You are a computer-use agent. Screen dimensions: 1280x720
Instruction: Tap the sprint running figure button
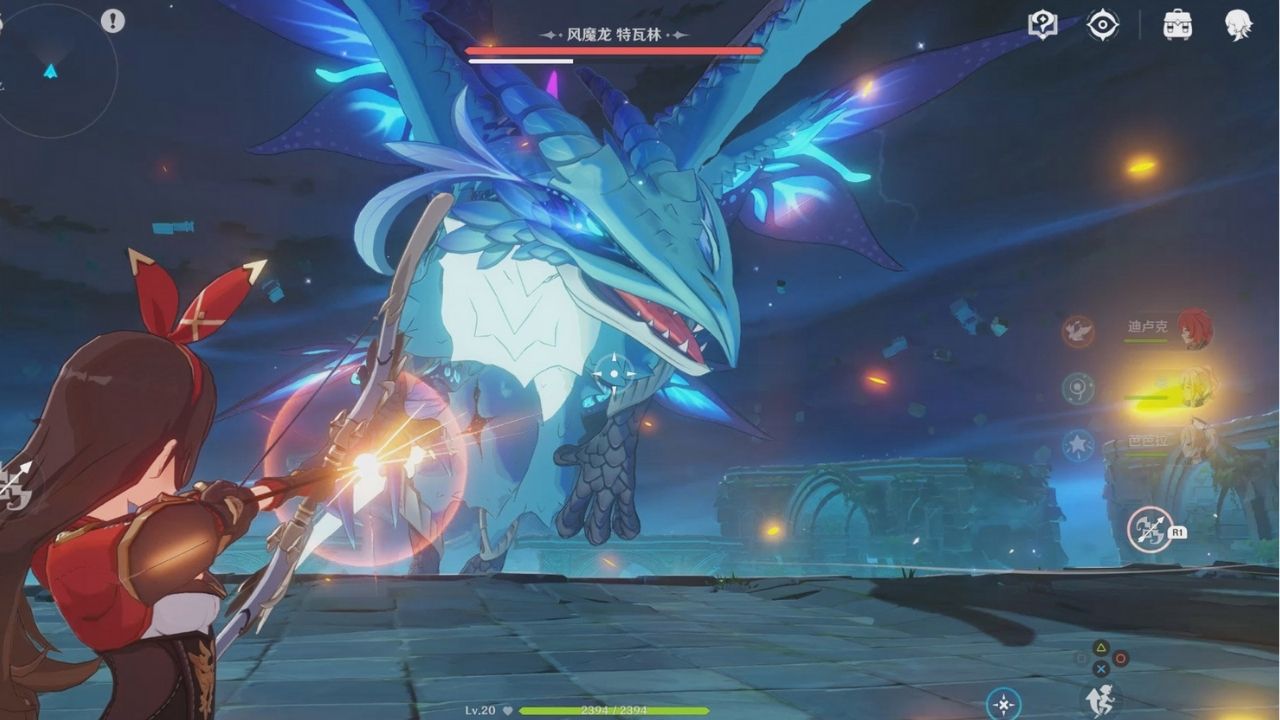pos(1101,699)
